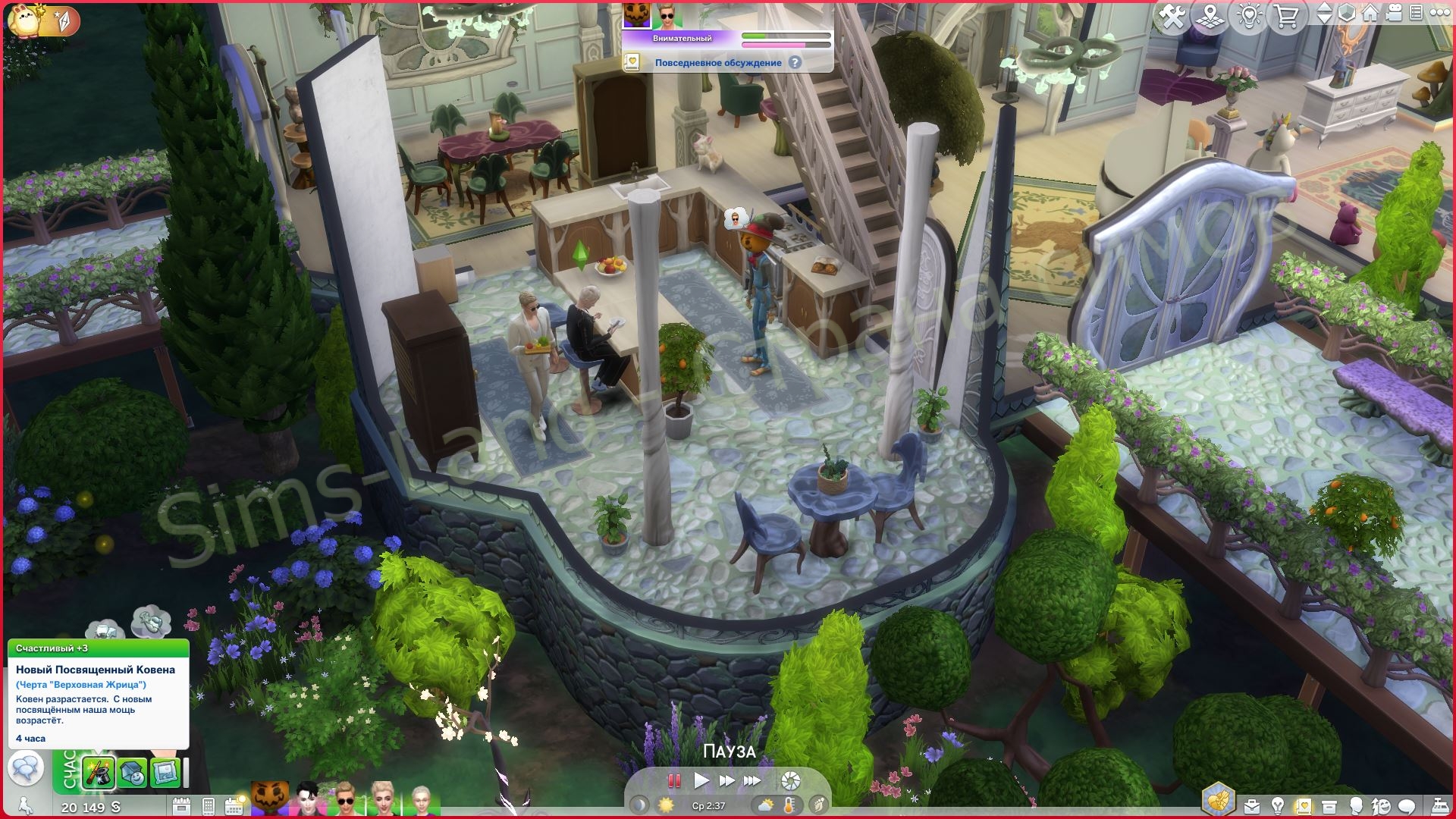This screenshot has width=1456, height=819.
Task: Open the calendar icon with notification
Action: click(234, 805)
